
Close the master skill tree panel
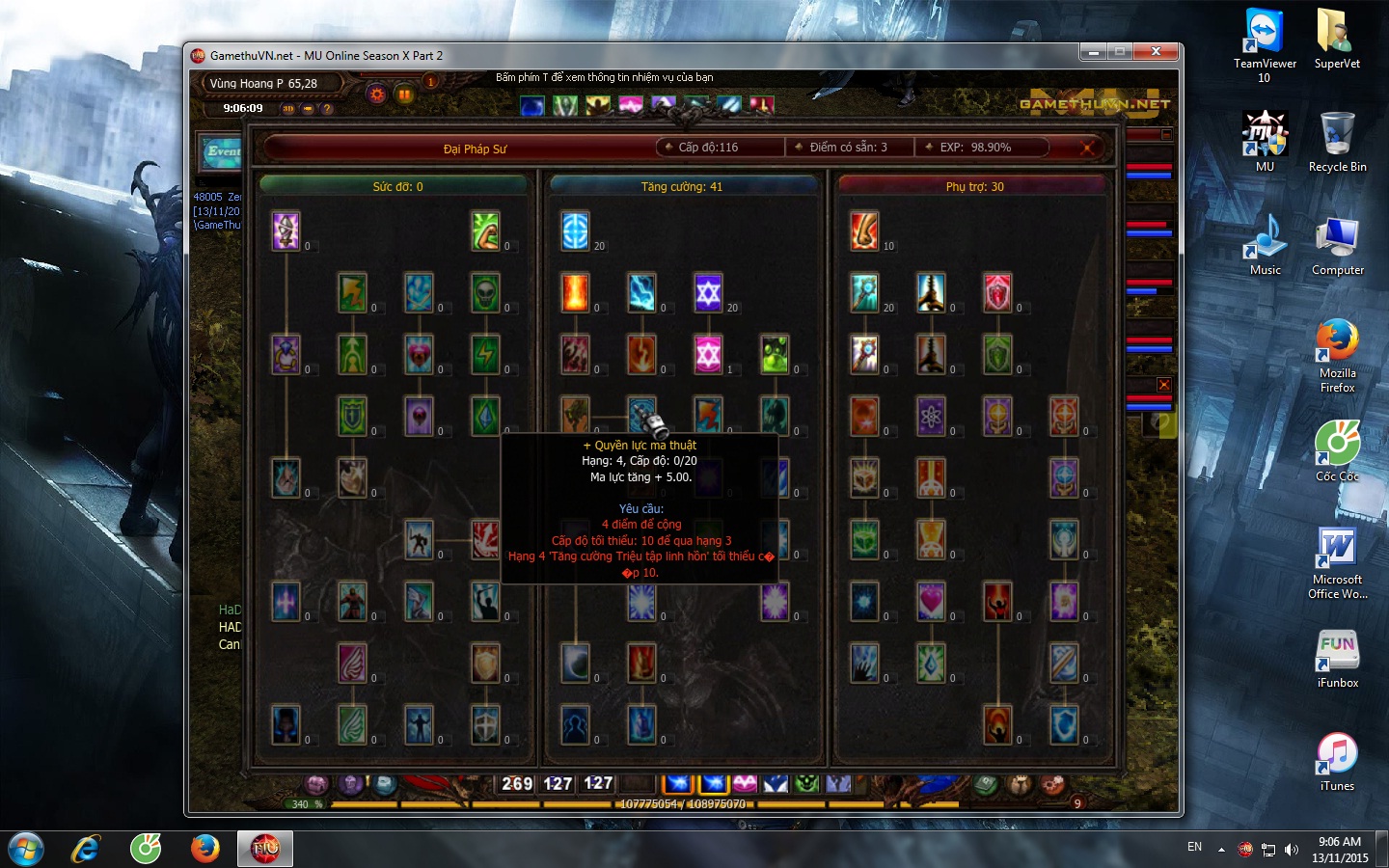(x=1087, y=148)
